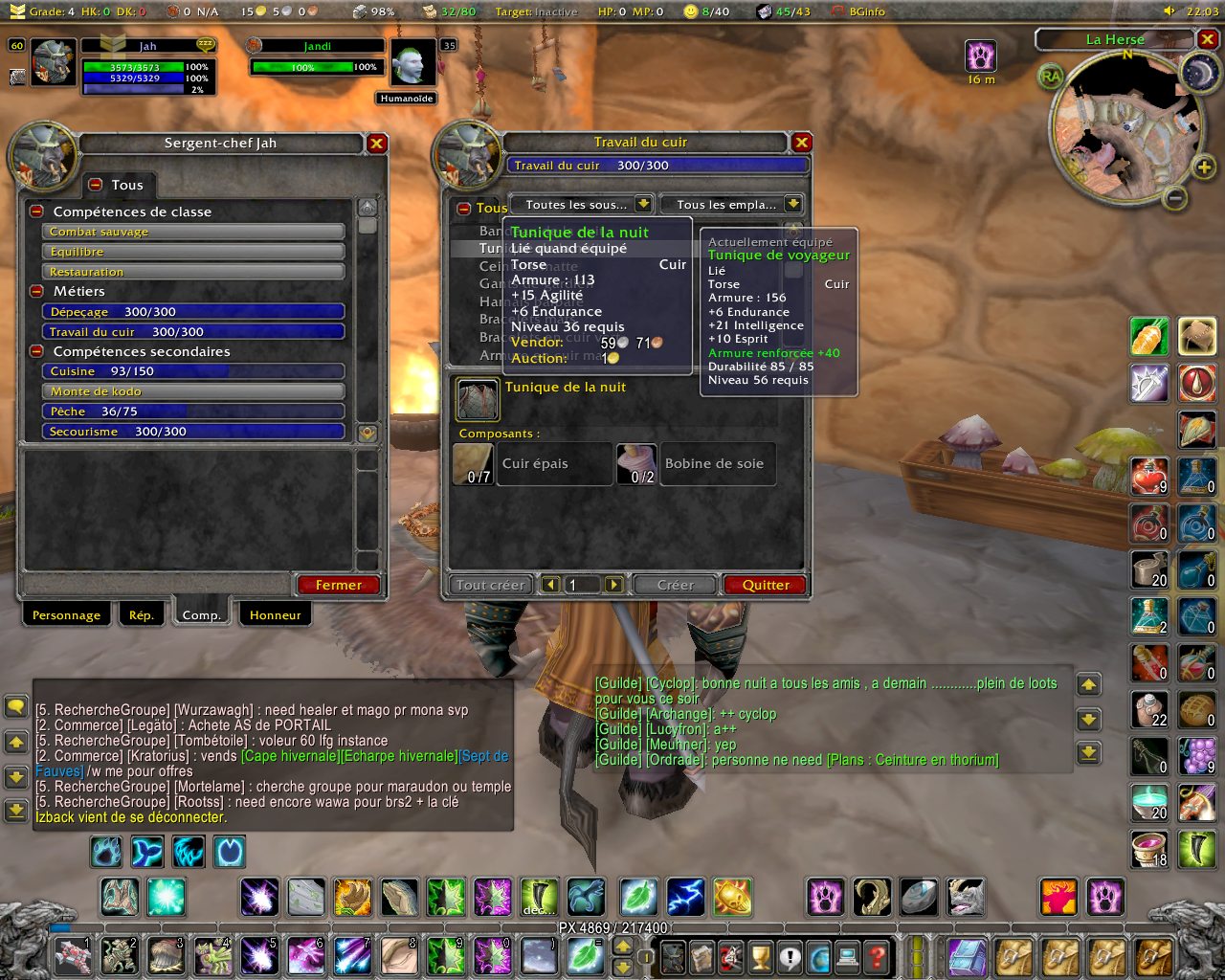Image resolution: width=1225 pixels, height=980 pixels.
Task: Click the Fermer button
Action: pyautogui.click(x=338, y=585)
